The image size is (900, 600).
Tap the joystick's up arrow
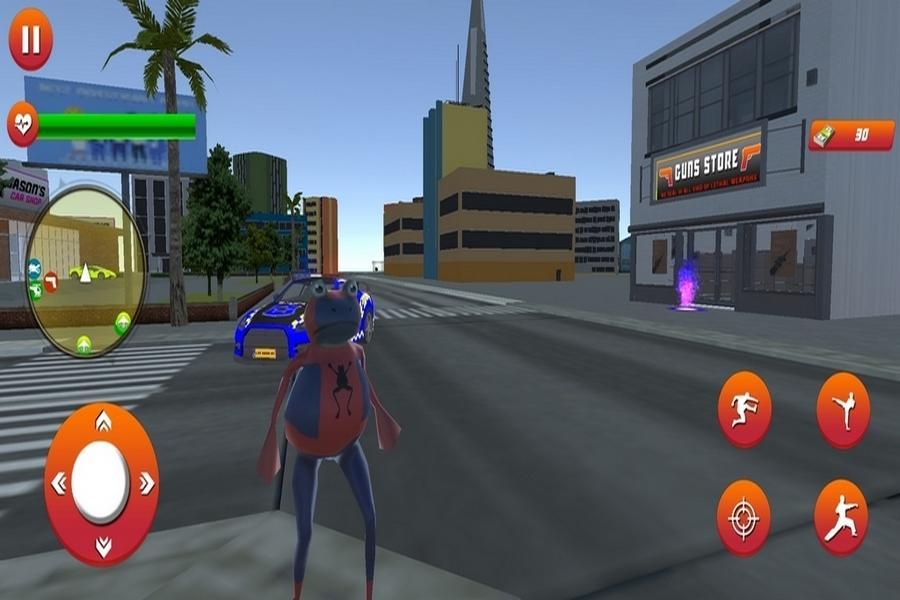click(x=102, y=424)
